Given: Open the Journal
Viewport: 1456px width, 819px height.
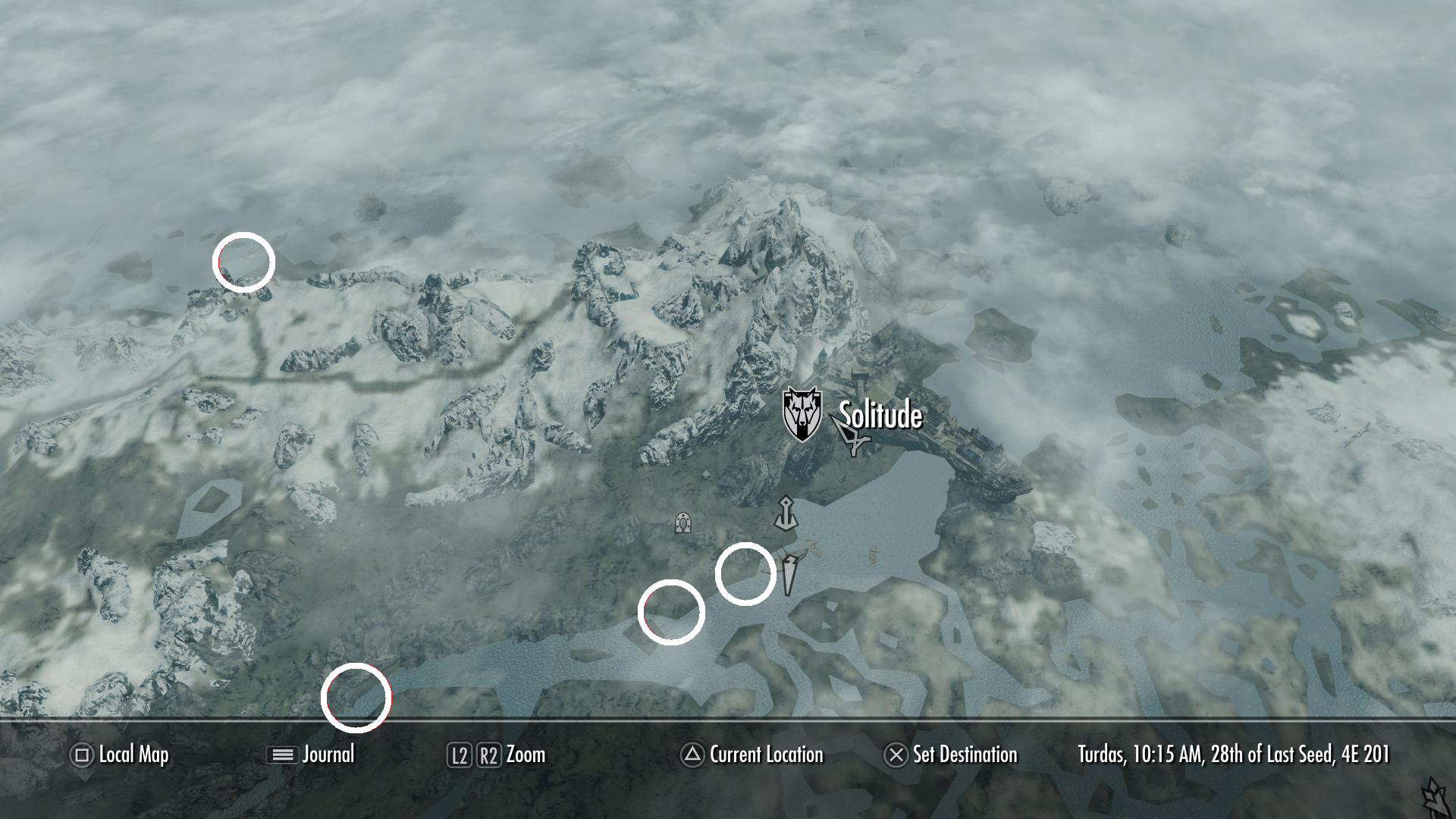Looking at the screenshot, I should pyautogui.click(x=328, y=755).
